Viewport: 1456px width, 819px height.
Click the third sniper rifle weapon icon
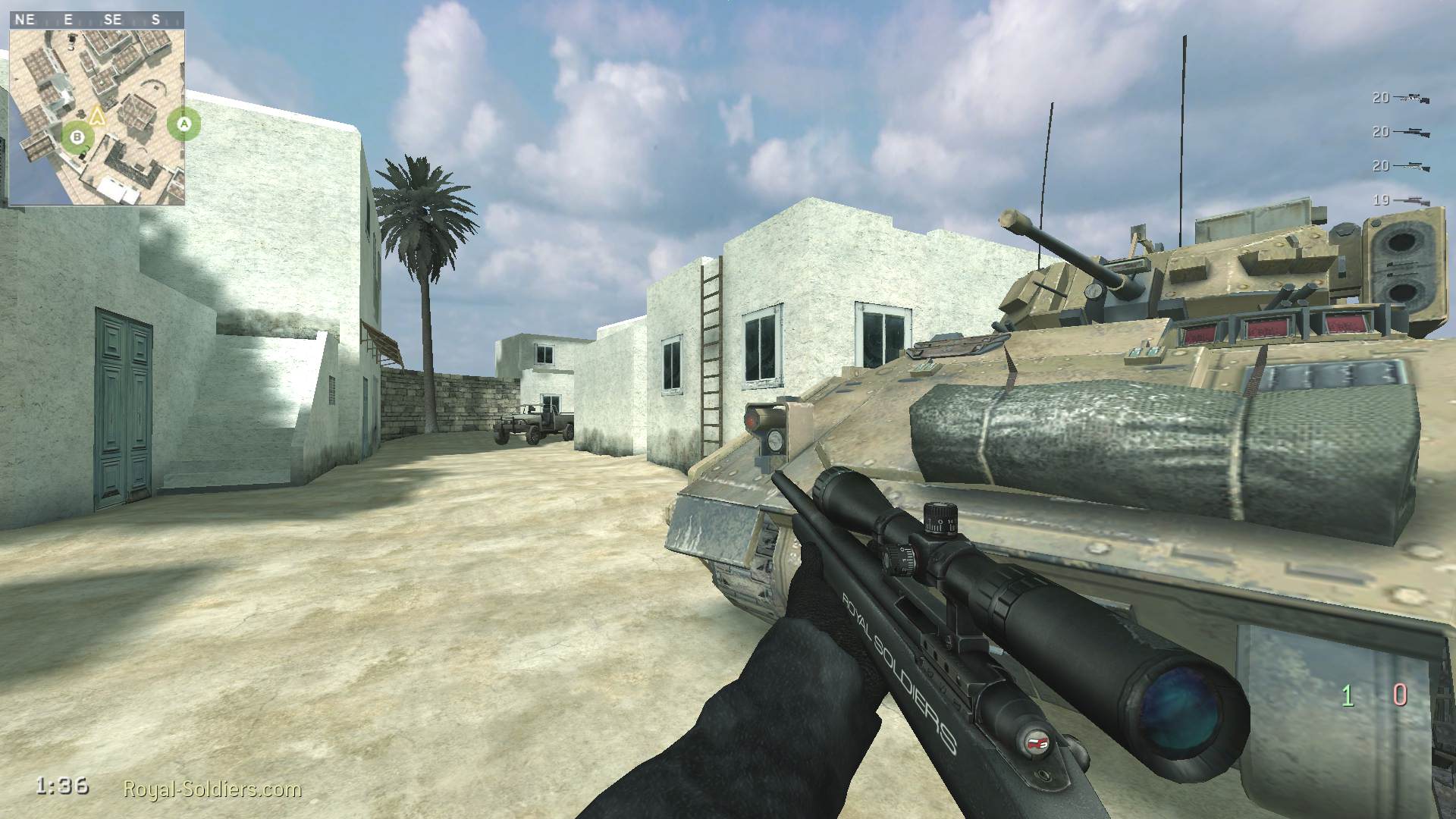click(x=1413, y=165)
